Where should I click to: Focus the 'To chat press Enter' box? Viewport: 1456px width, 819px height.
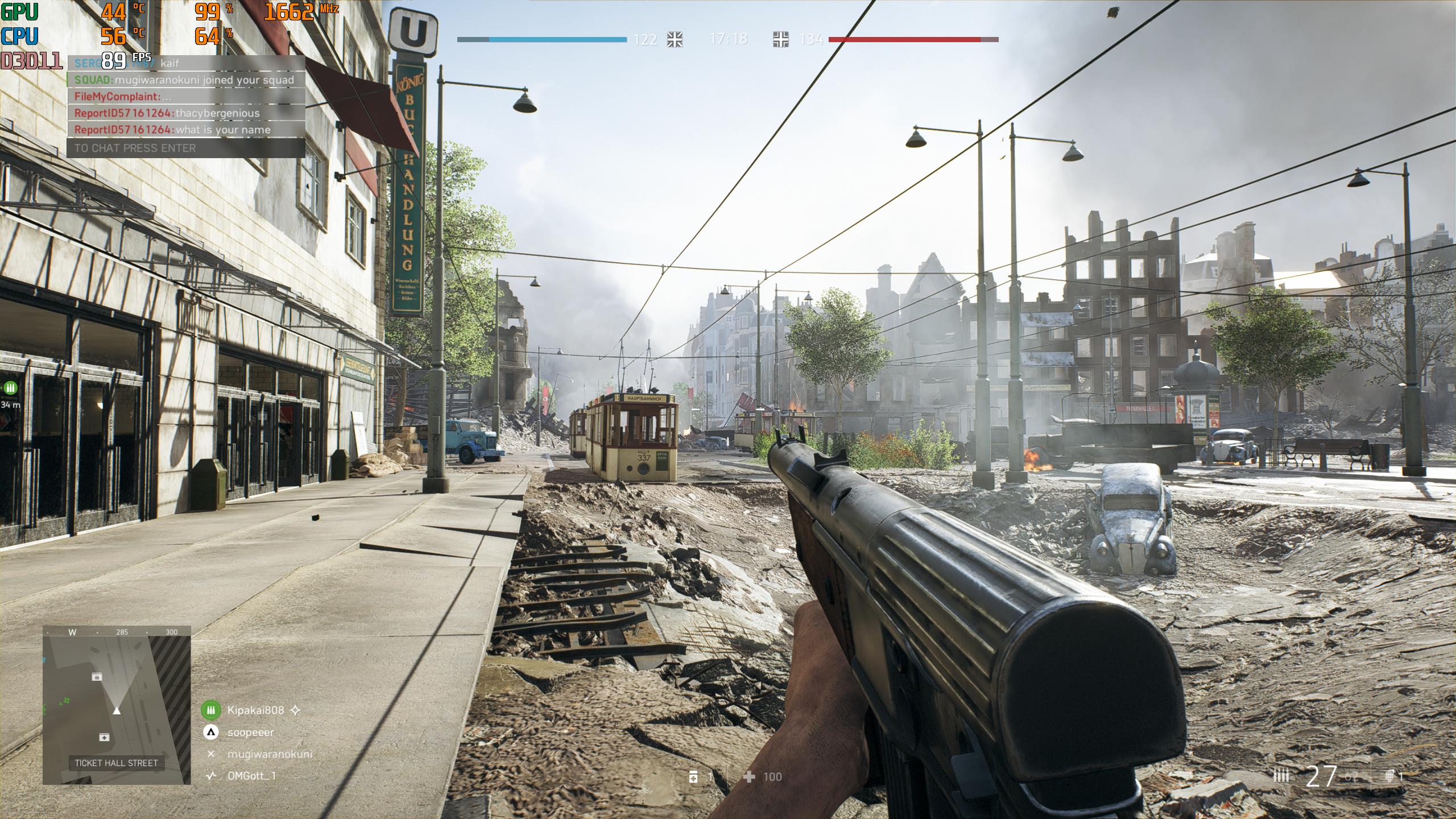pos(185,148)
